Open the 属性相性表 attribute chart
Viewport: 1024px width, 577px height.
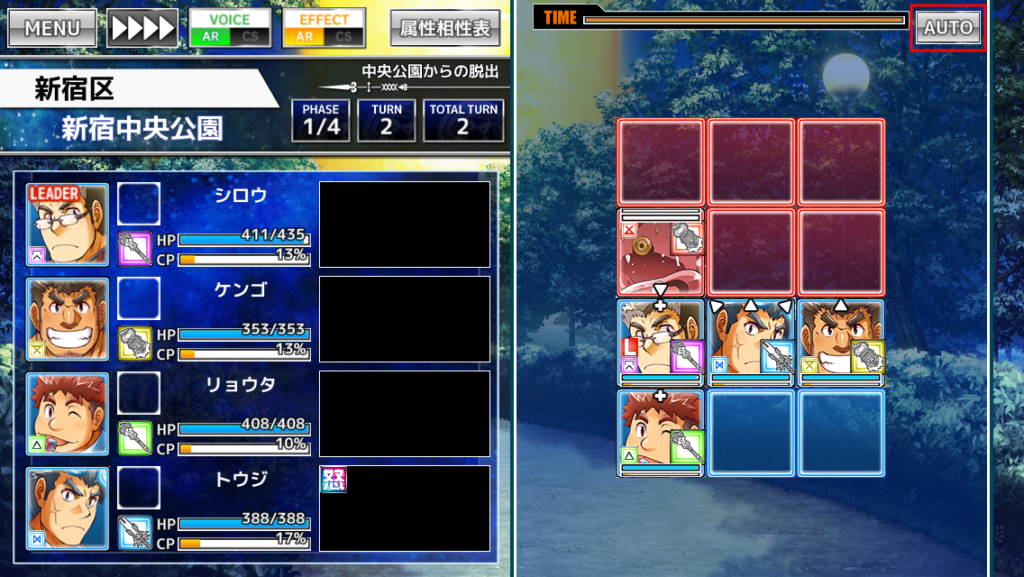pos(445,28)
